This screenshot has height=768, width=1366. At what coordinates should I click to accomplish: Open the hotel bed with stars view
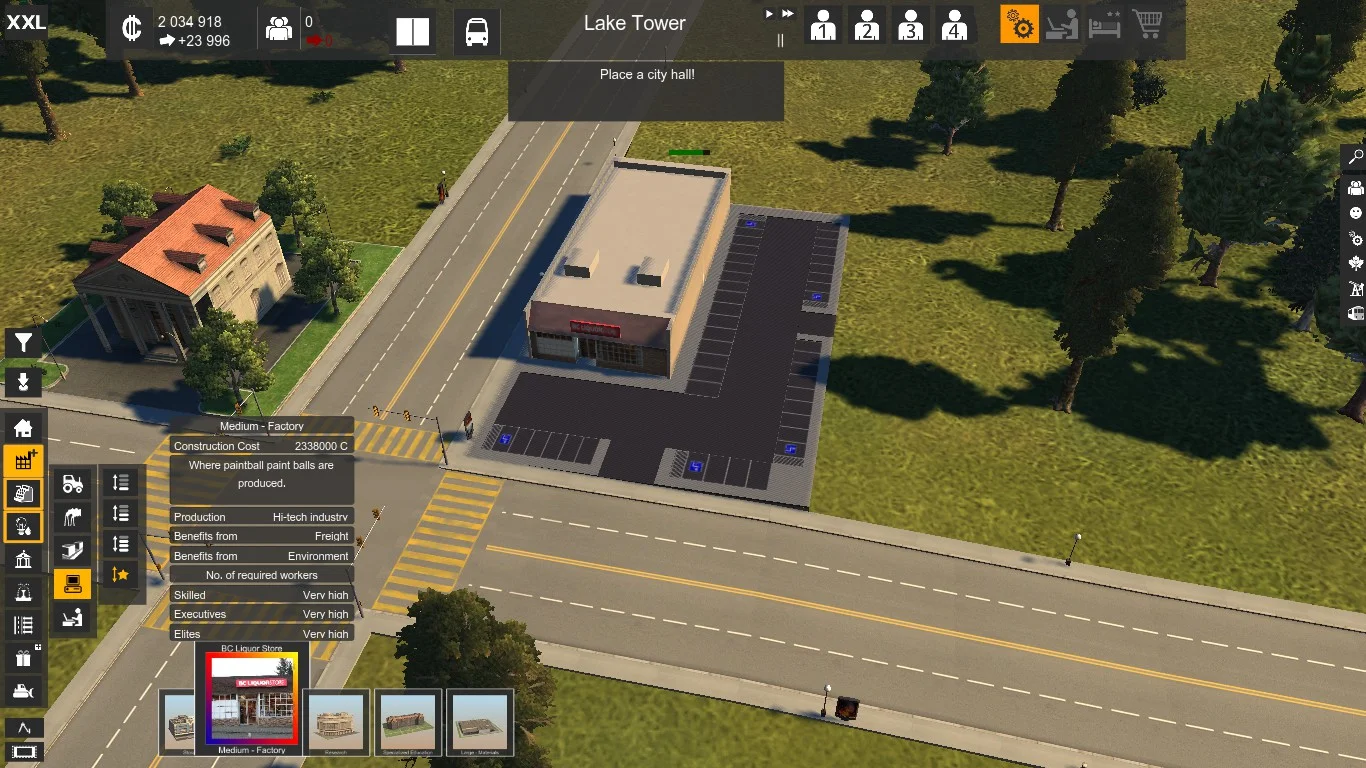click(1105, 25)
